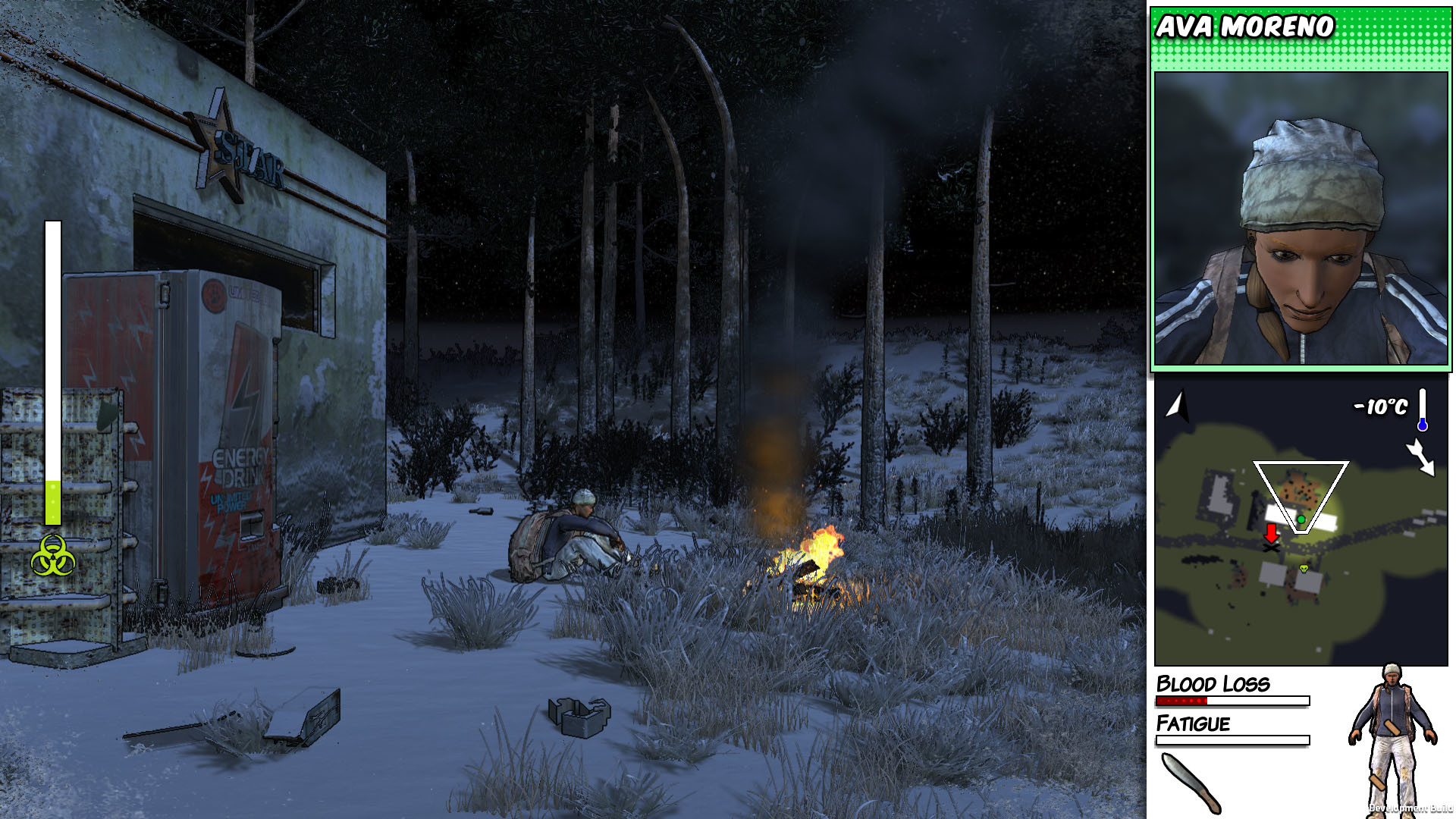
Task: Click the skull danger marker on minimap
Action: point(1303,569)
